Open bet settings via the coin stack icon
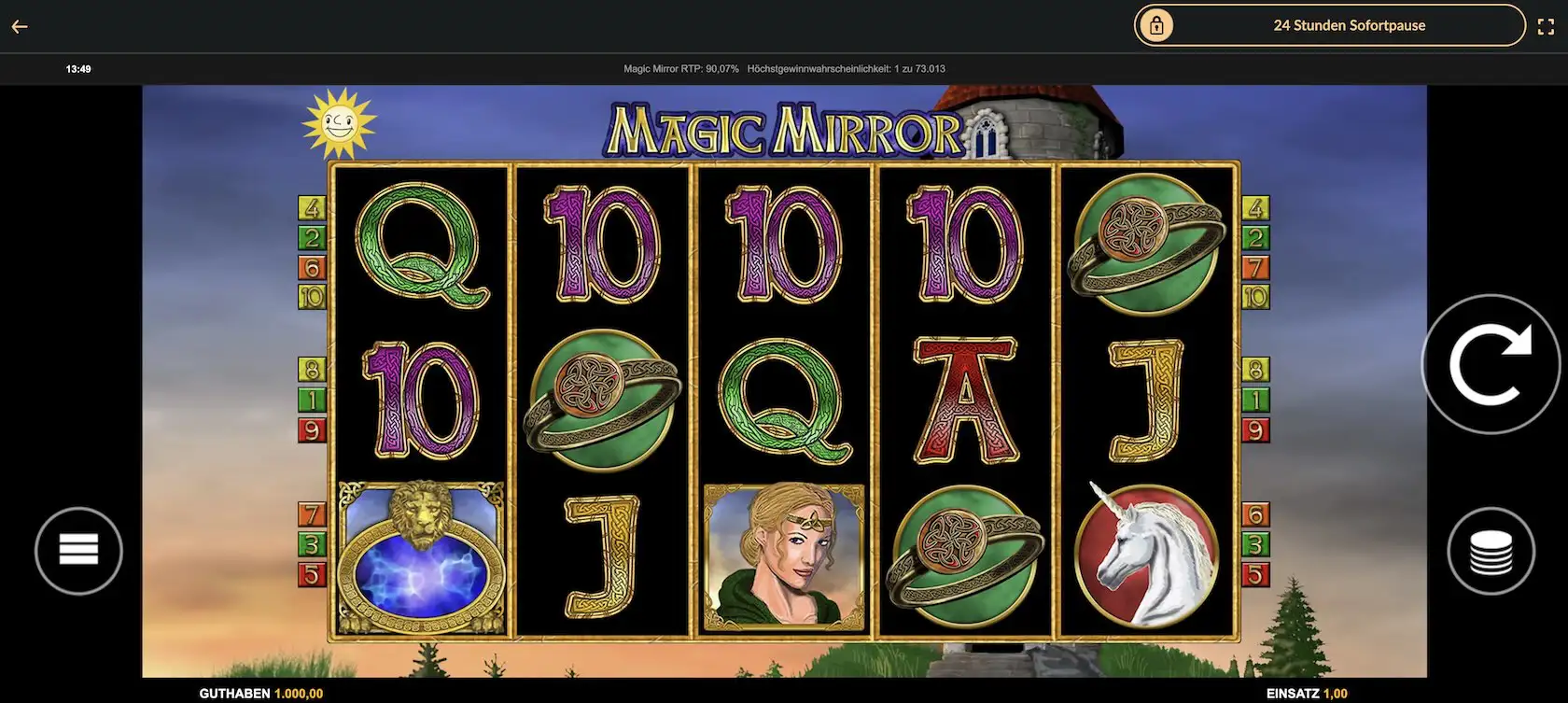Viewport: 1568px width, 703px height. (x=1491, y=550)
